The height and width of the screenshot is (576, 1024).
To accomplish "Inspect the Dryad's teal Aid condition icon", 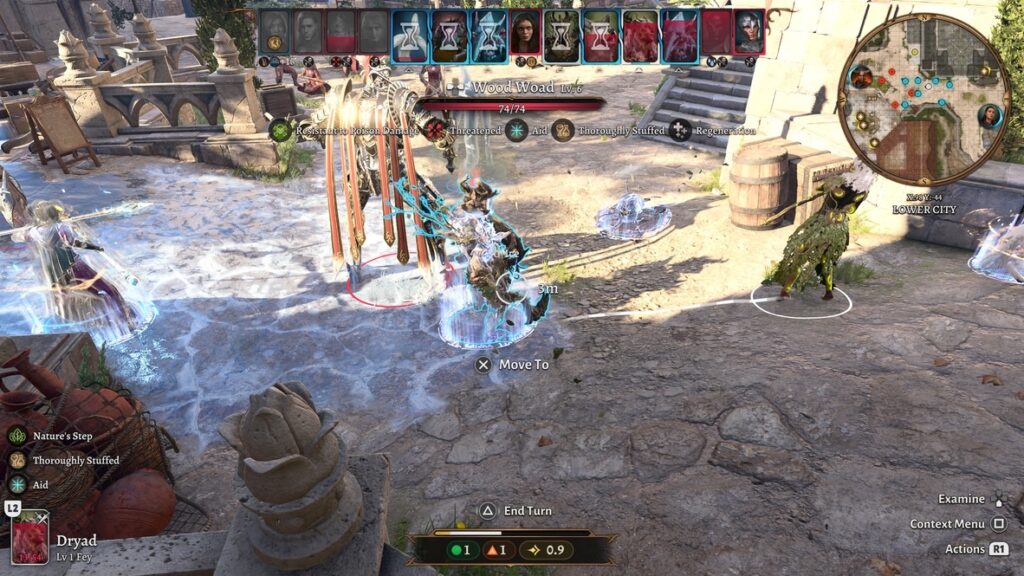I will click(17, 484).
